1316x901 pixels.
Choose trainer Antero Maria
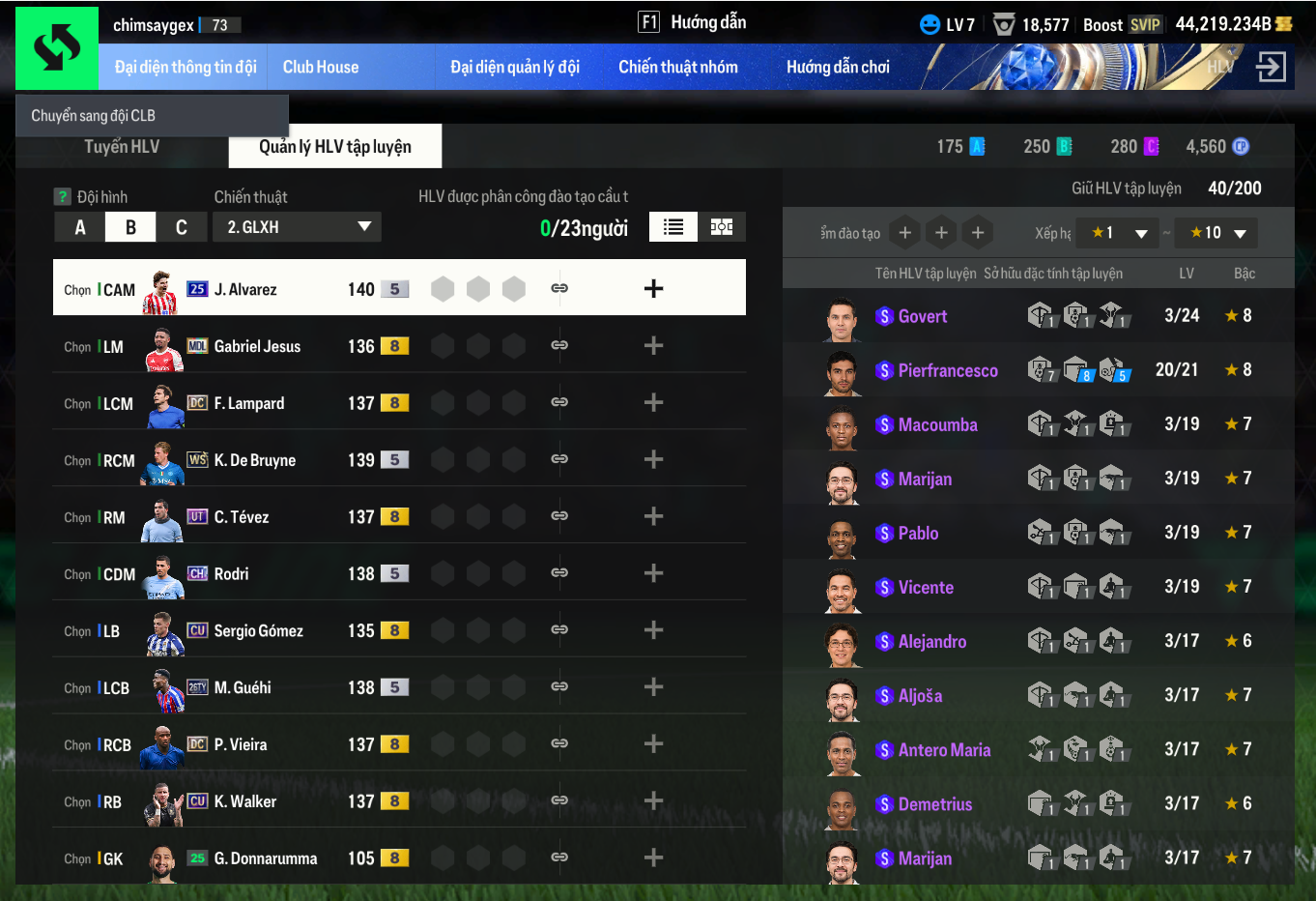tap(944, 750)
